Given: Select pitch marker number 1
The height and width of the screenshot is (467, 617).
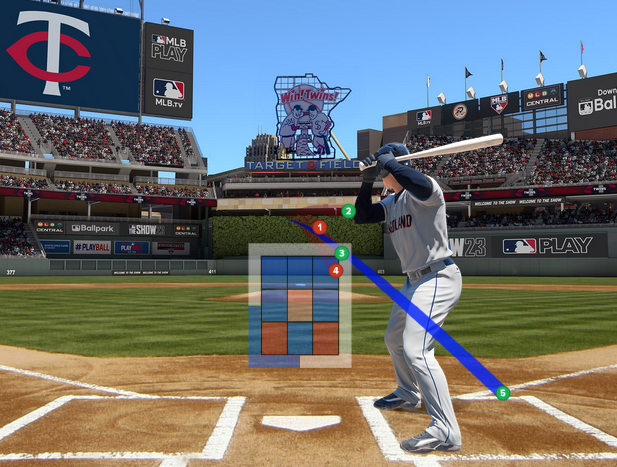Looking at the screenshot, I should (319, 227).
